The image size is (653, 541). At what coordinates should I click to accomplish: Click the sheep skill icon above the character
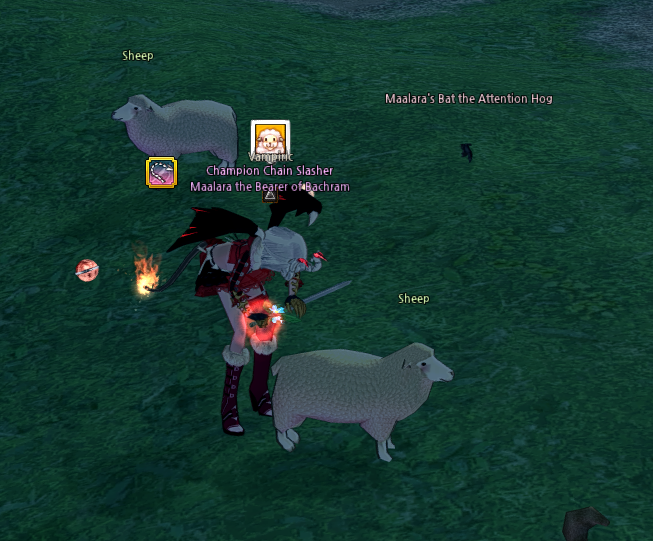click(270, 138)
